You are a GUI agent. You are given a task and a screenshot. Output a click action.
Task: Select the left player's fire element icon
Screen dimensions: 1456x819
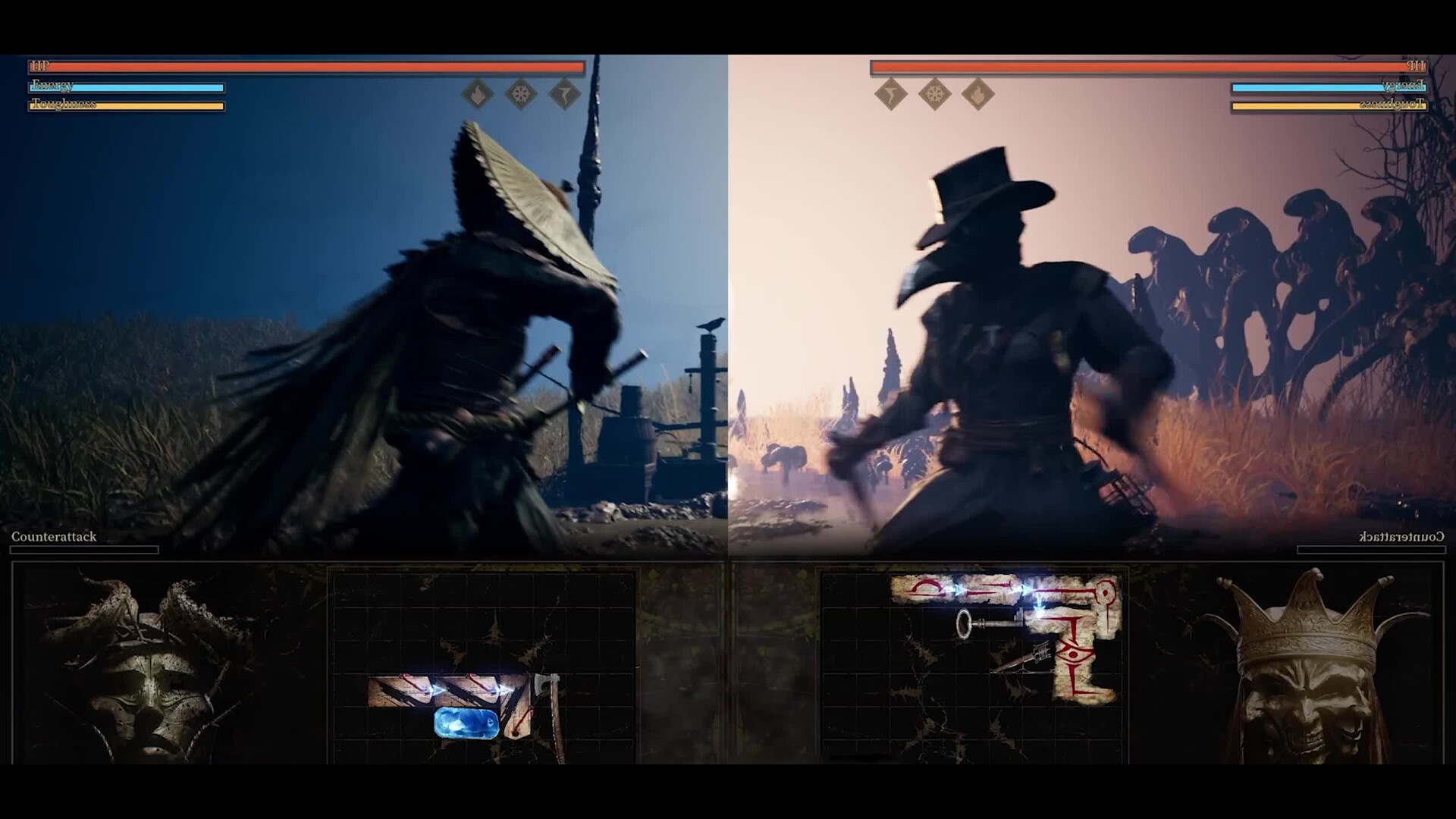(478, 95)
